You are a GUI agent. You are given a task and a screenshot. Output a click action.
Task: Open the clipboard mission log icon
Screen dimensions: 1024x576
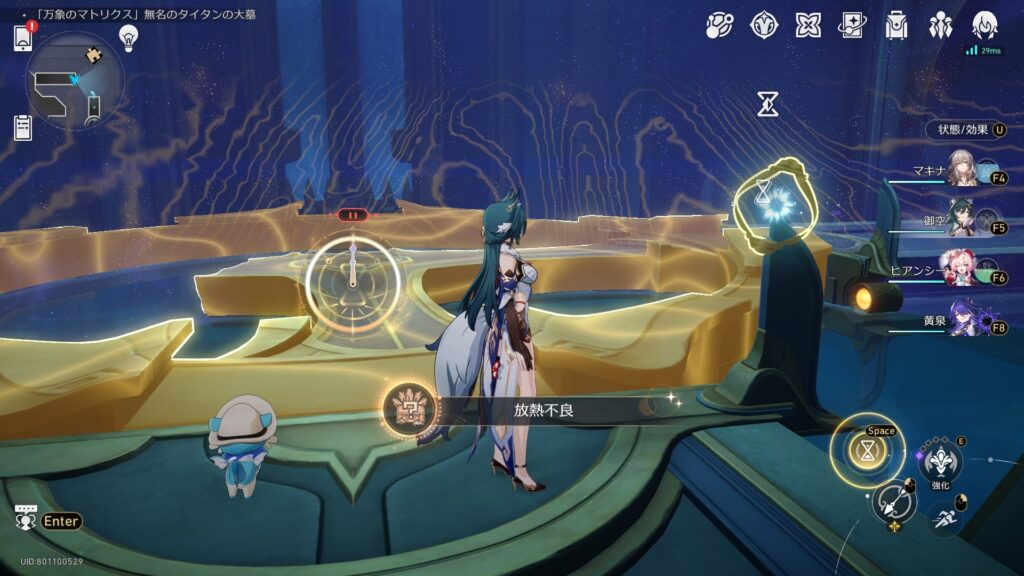coord(24,127)
